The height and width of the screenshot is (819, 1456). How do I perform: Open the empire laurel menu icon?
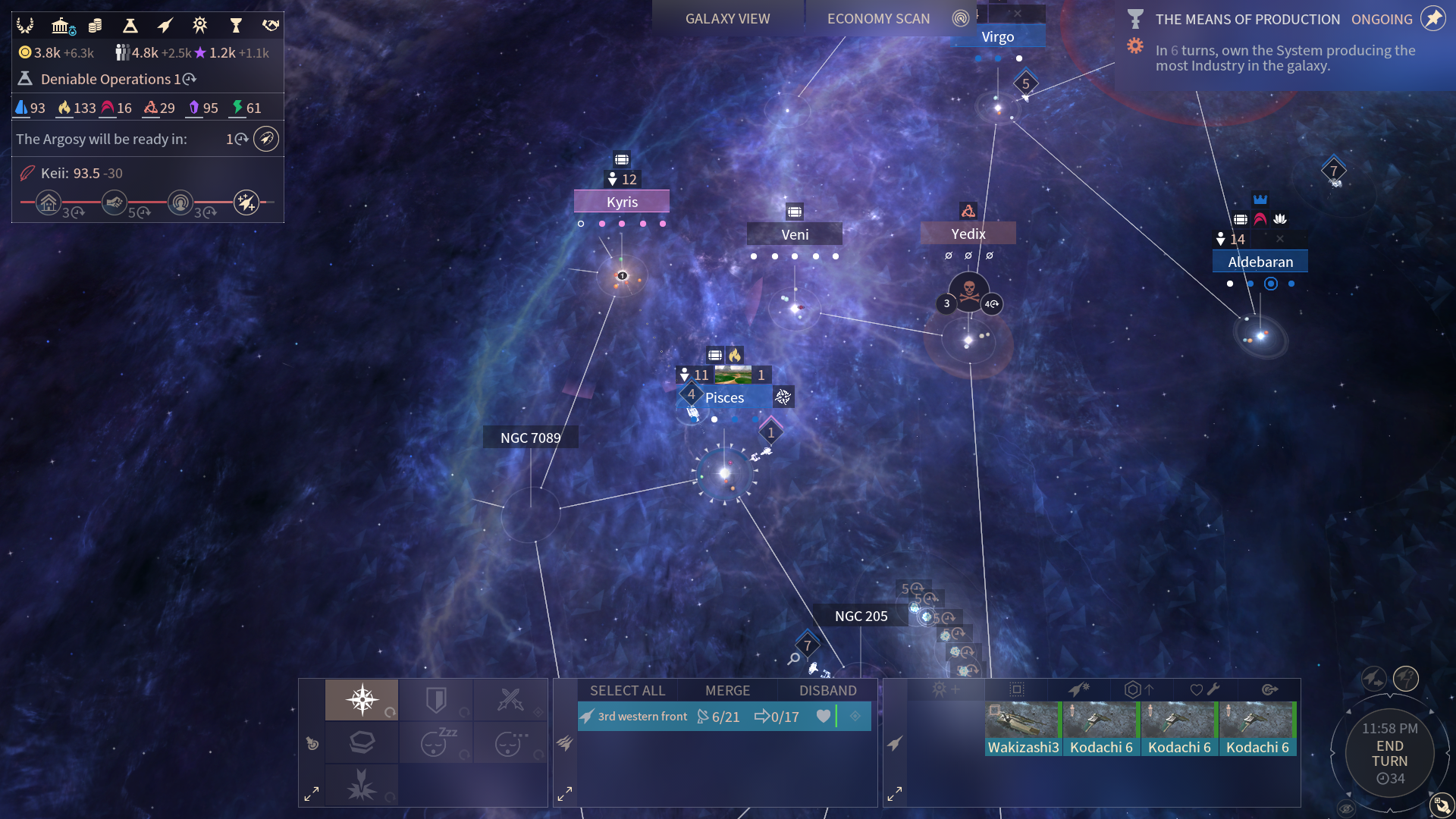coord(25,26)
